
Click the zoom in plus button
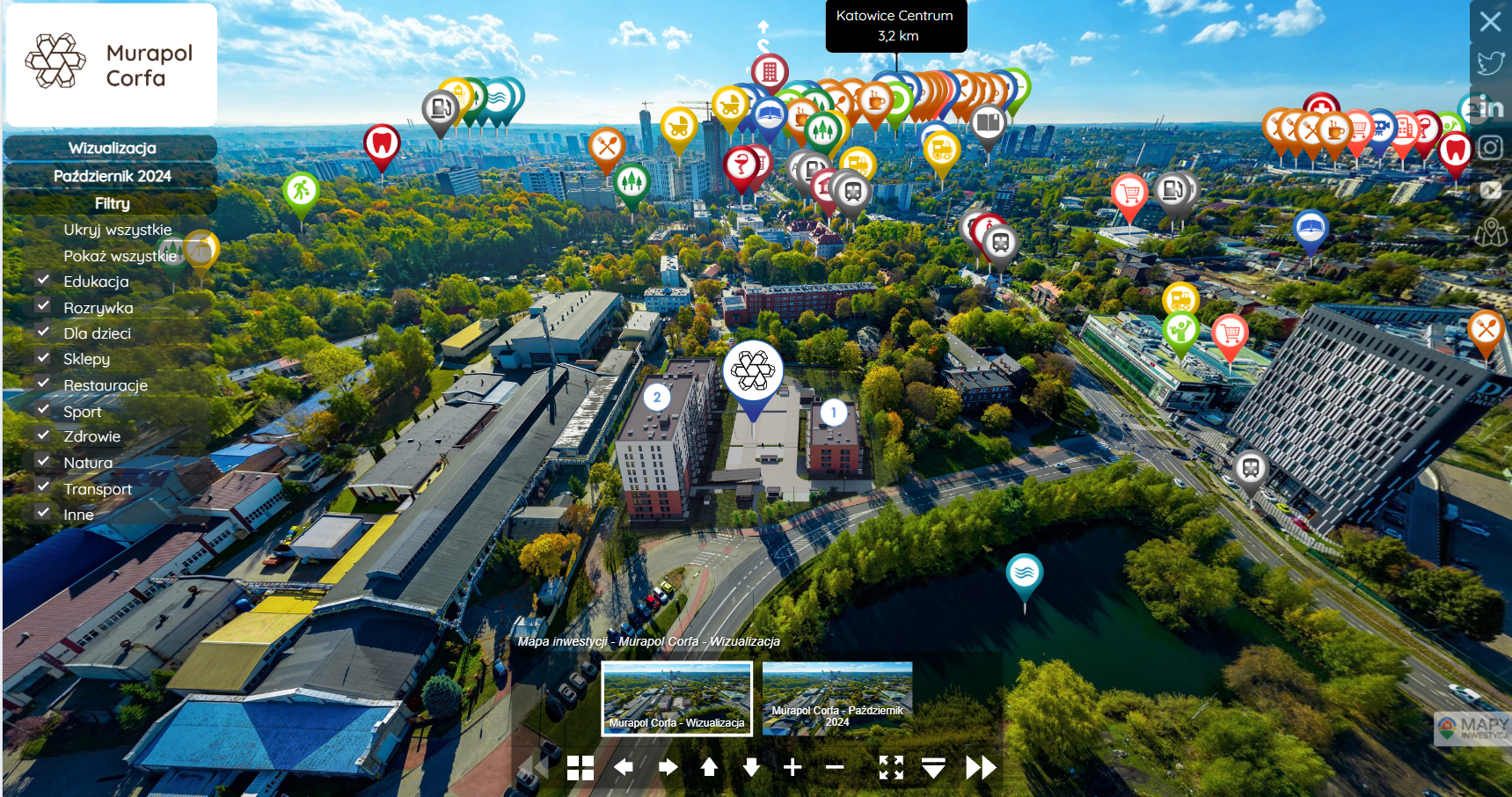click(x=793, y=767)
